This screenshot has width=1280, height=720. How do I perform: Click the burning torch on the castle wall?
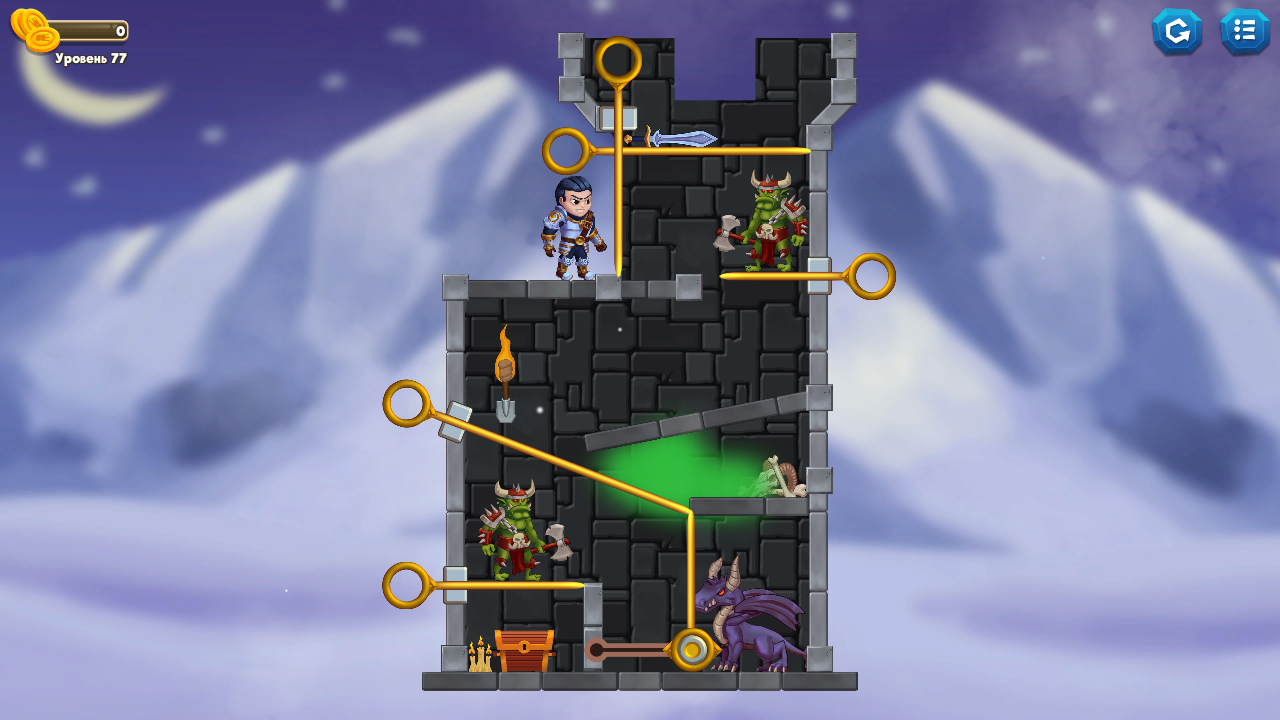click(506, 358)
